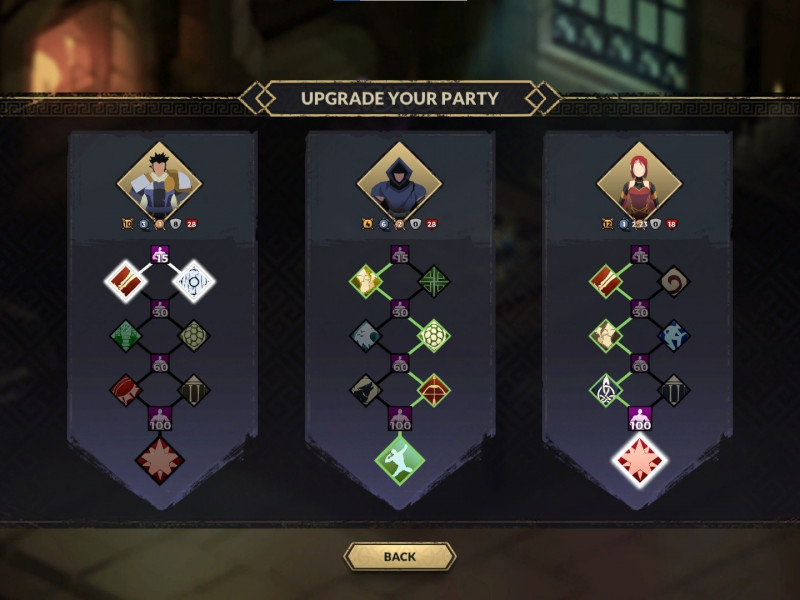Image resolution: width=800 pixels, height=600 pixels.
Task: Select the hooded rogue's portrait
Action: [x=399, y=182]
